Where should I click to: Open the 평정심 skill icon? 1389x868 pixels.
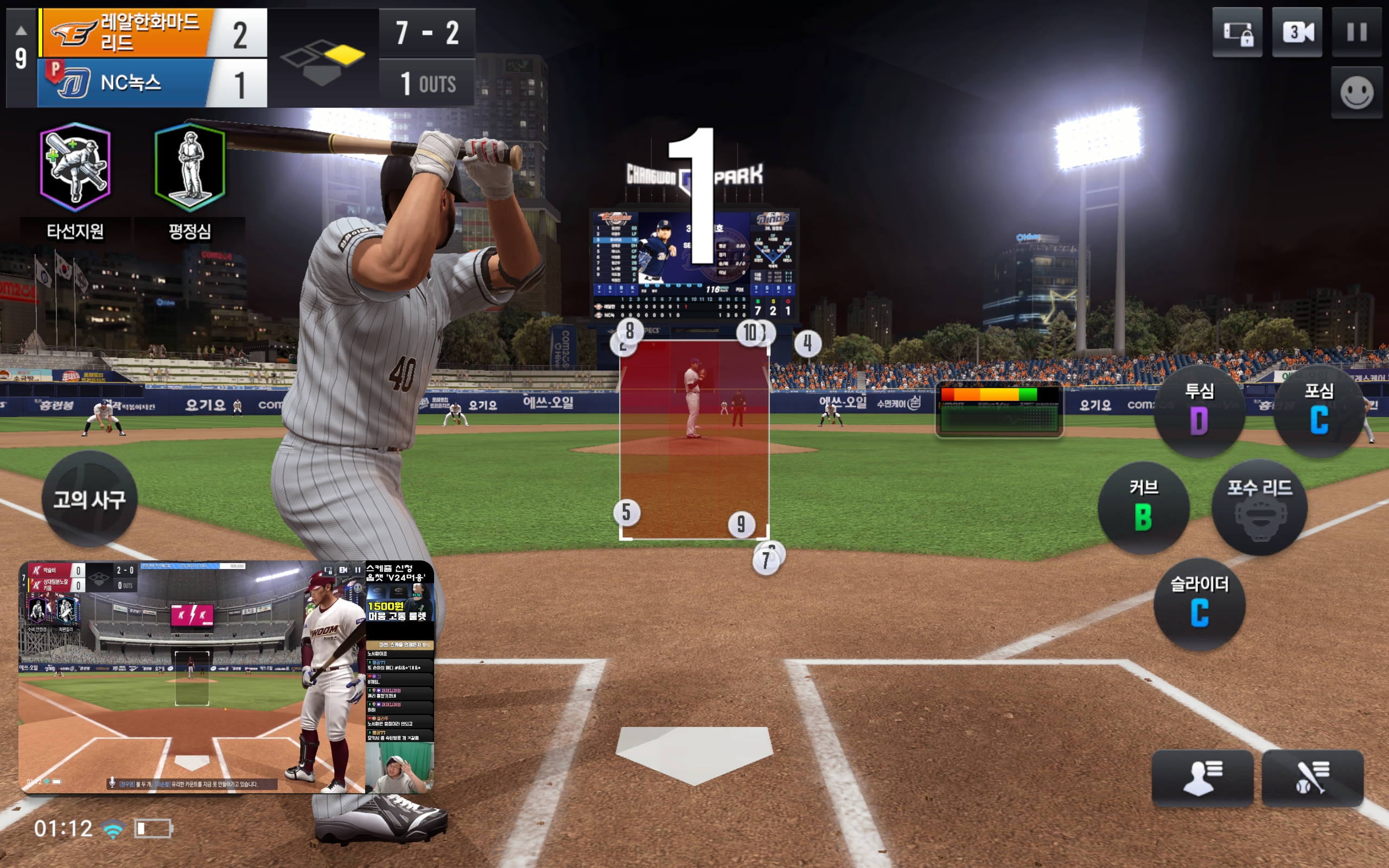(x=189, y=167)
